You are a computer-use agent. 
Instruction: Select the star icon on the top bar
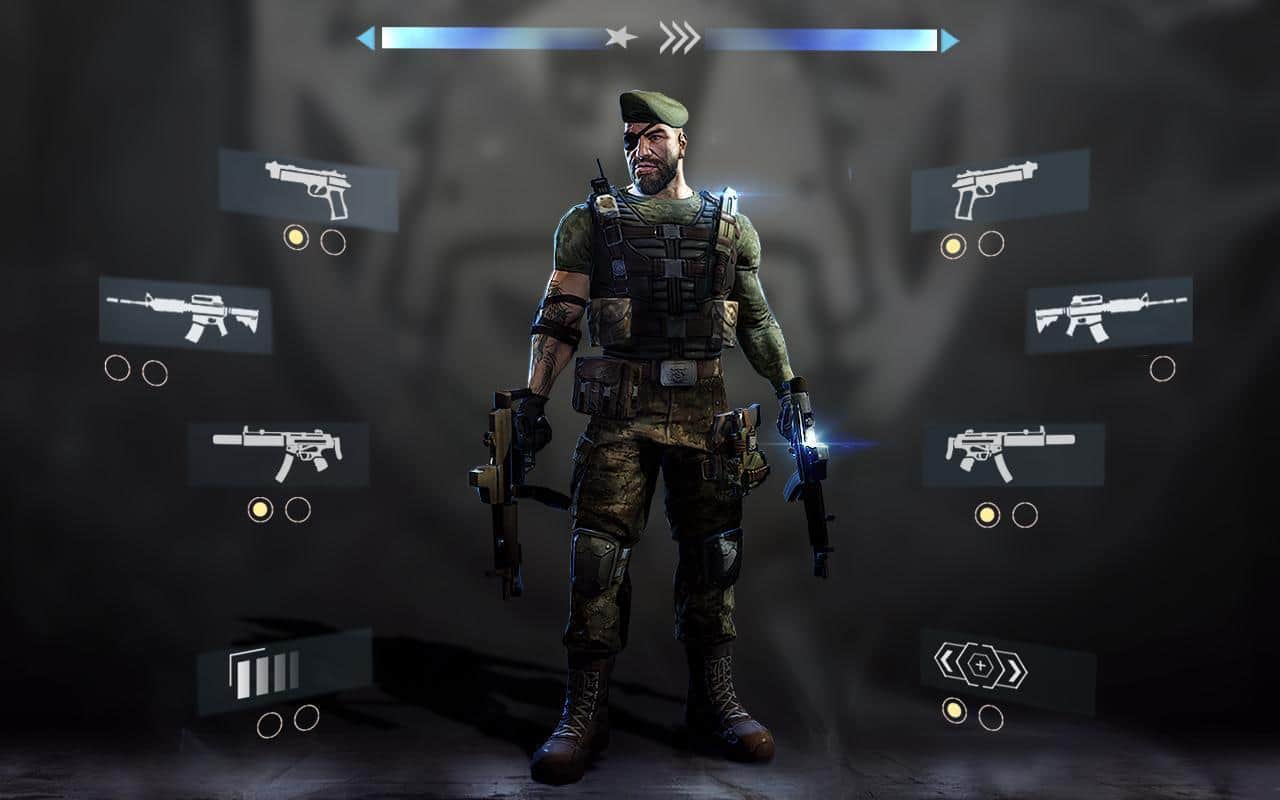pos(620,38)
